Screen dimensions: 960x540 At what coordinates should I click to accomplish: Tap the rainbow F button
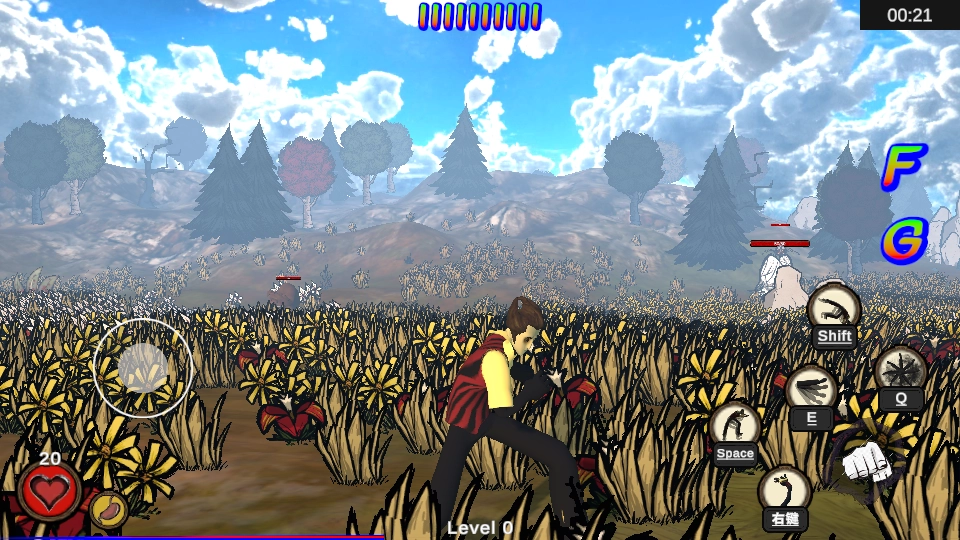tap(903, 167)
